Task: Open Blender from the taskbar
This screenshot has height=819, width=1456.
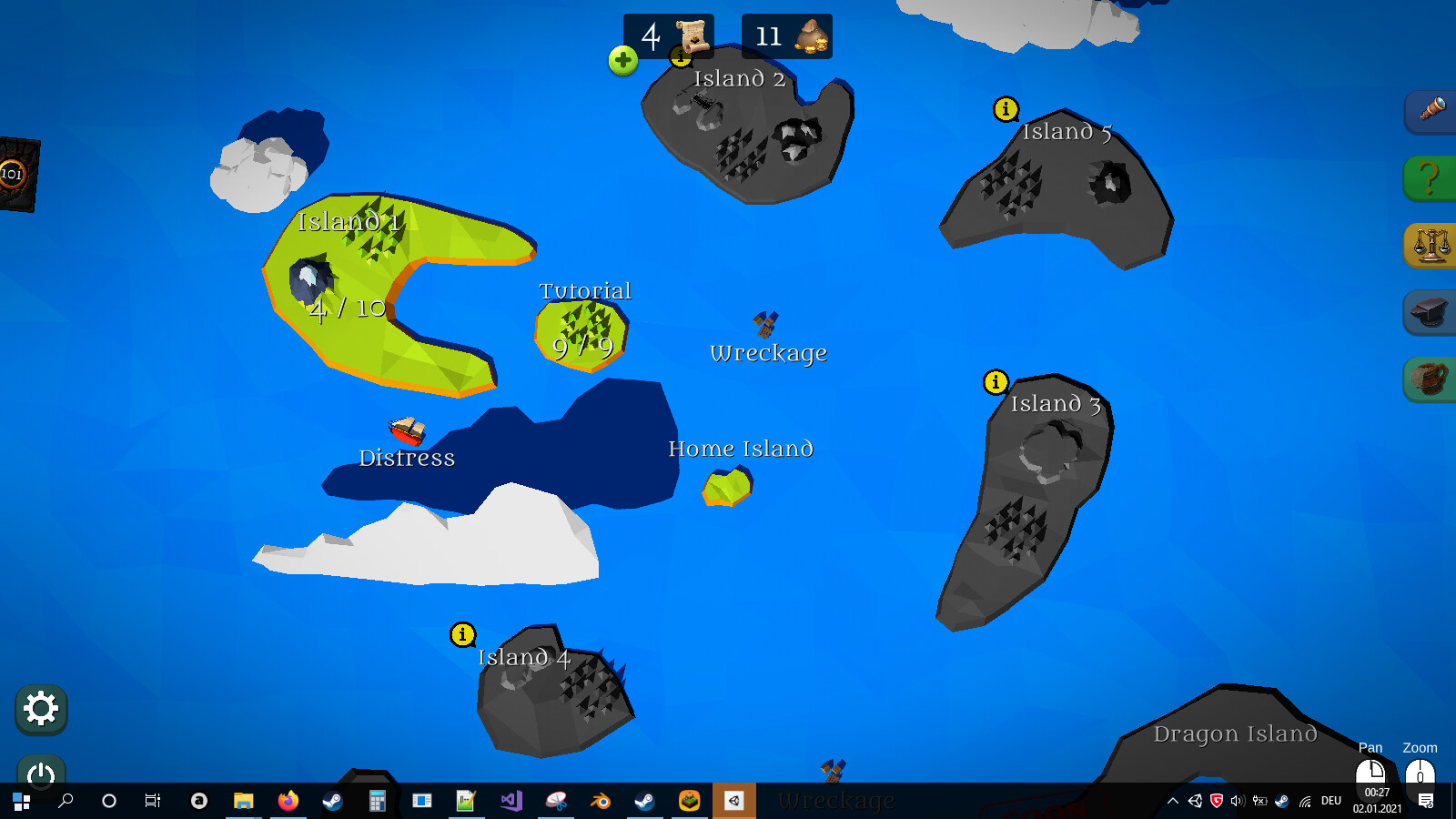Action: pyautogui.click(x=602, y=801)
